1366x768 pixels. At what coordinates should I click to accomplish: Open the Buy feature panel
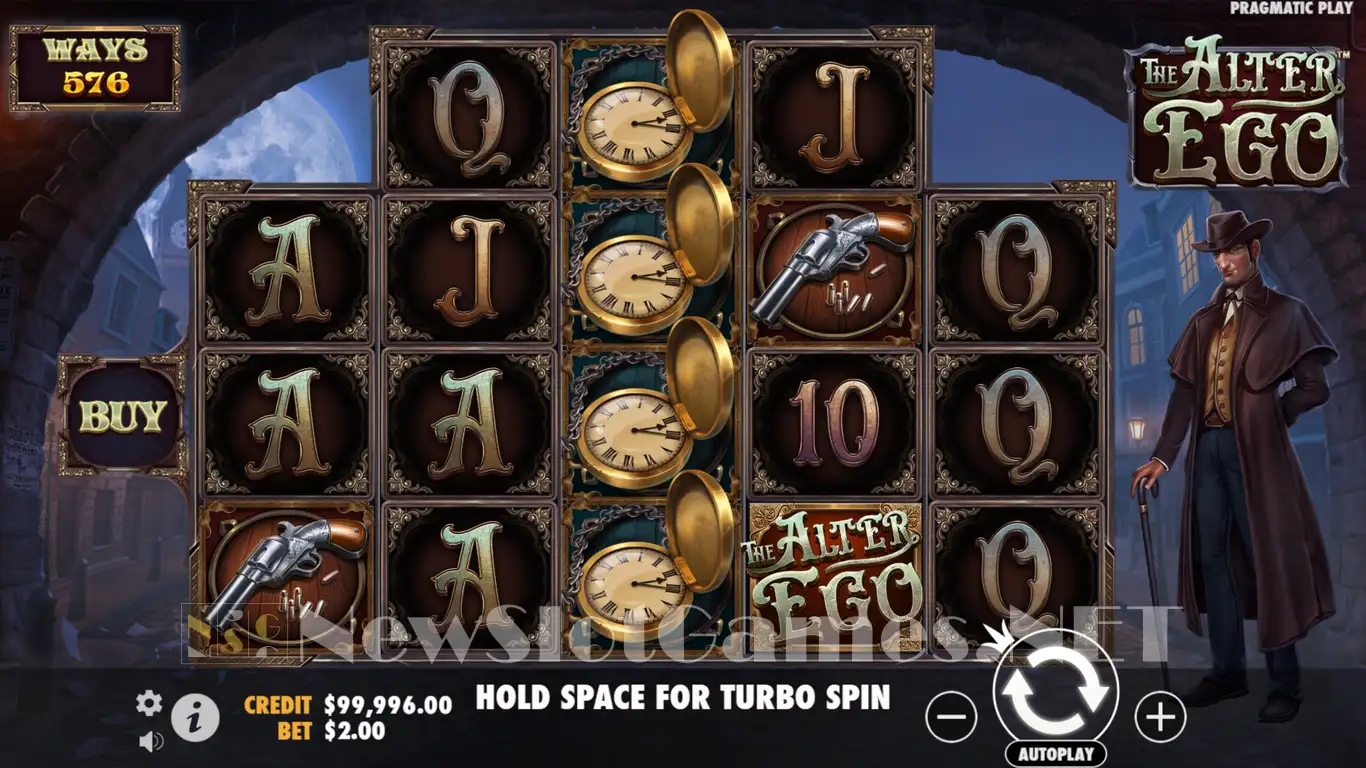point(122,417)
